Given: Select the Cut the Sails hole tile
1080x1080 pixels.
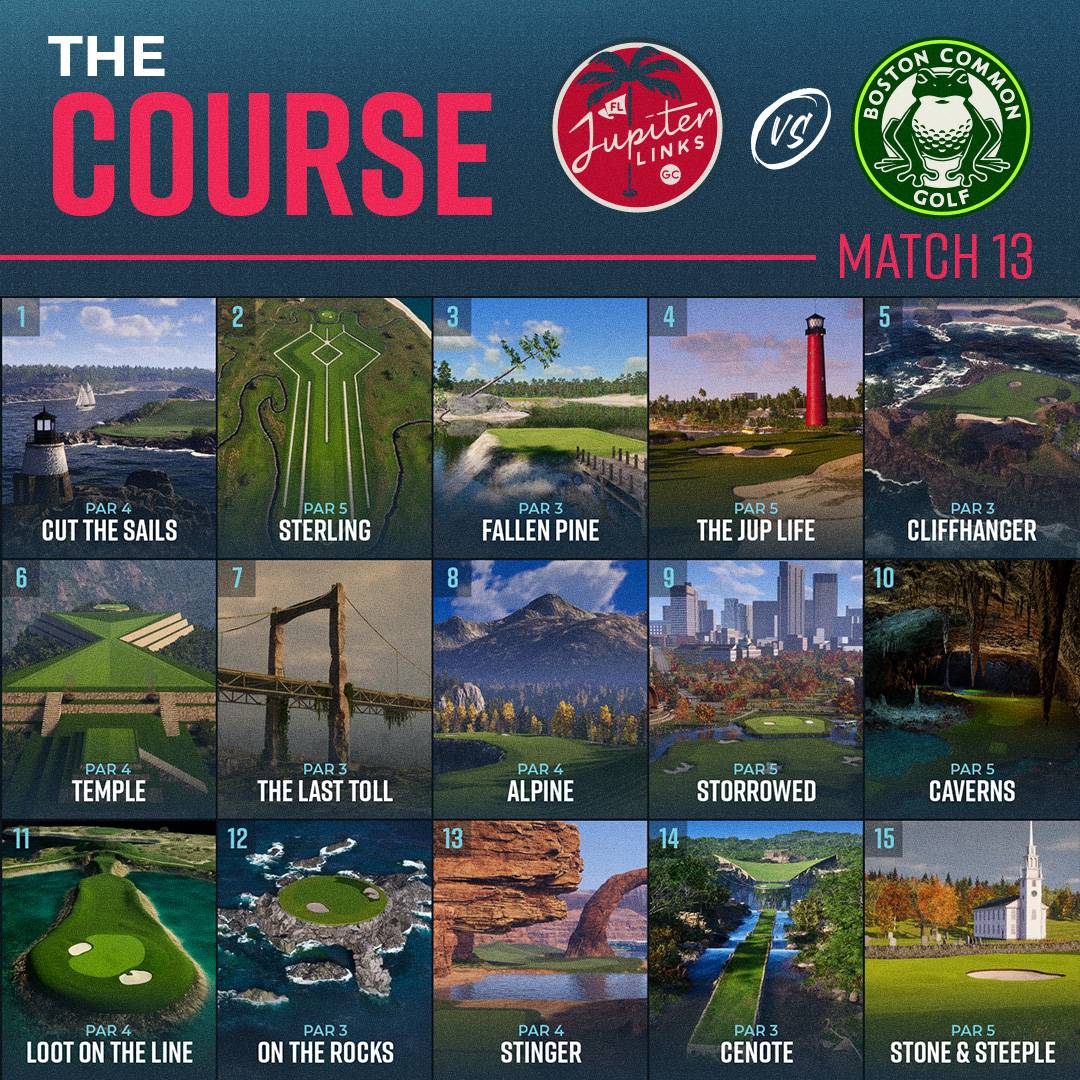Looking at the screenshot, I should click(x=108, y=427).
